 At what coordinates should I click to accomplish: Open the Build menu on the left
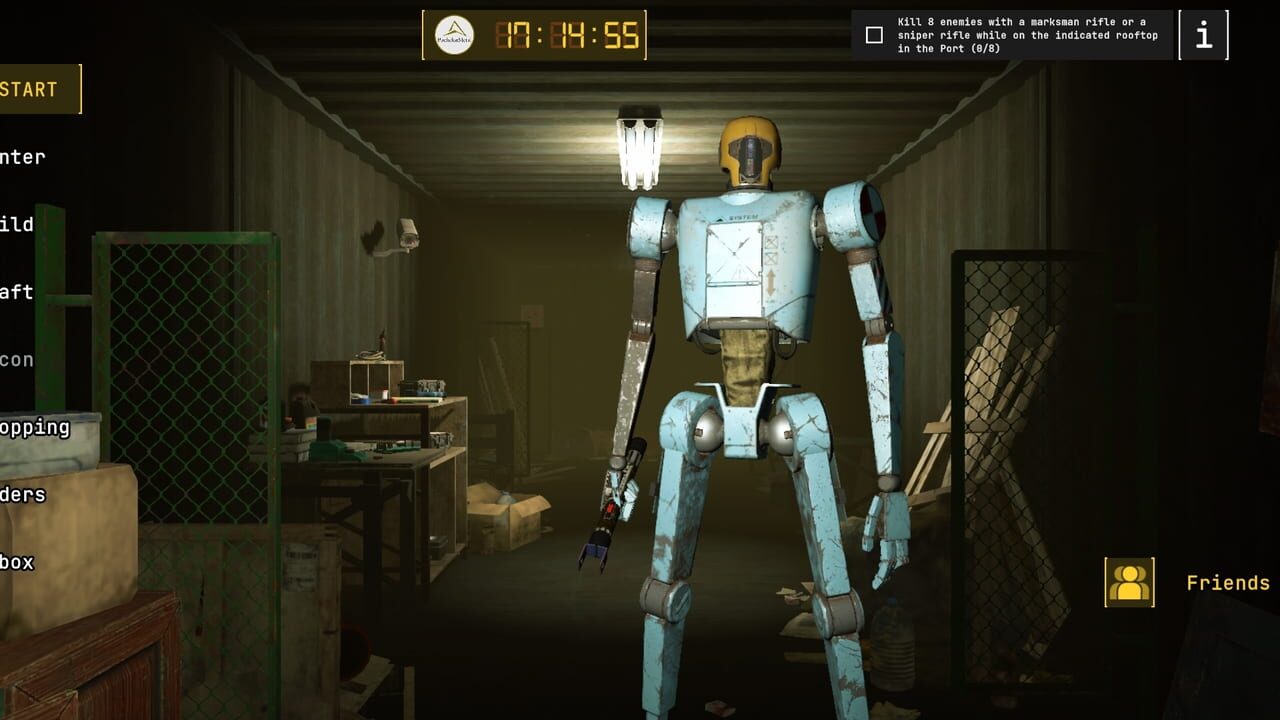click(x=20, y=224)
